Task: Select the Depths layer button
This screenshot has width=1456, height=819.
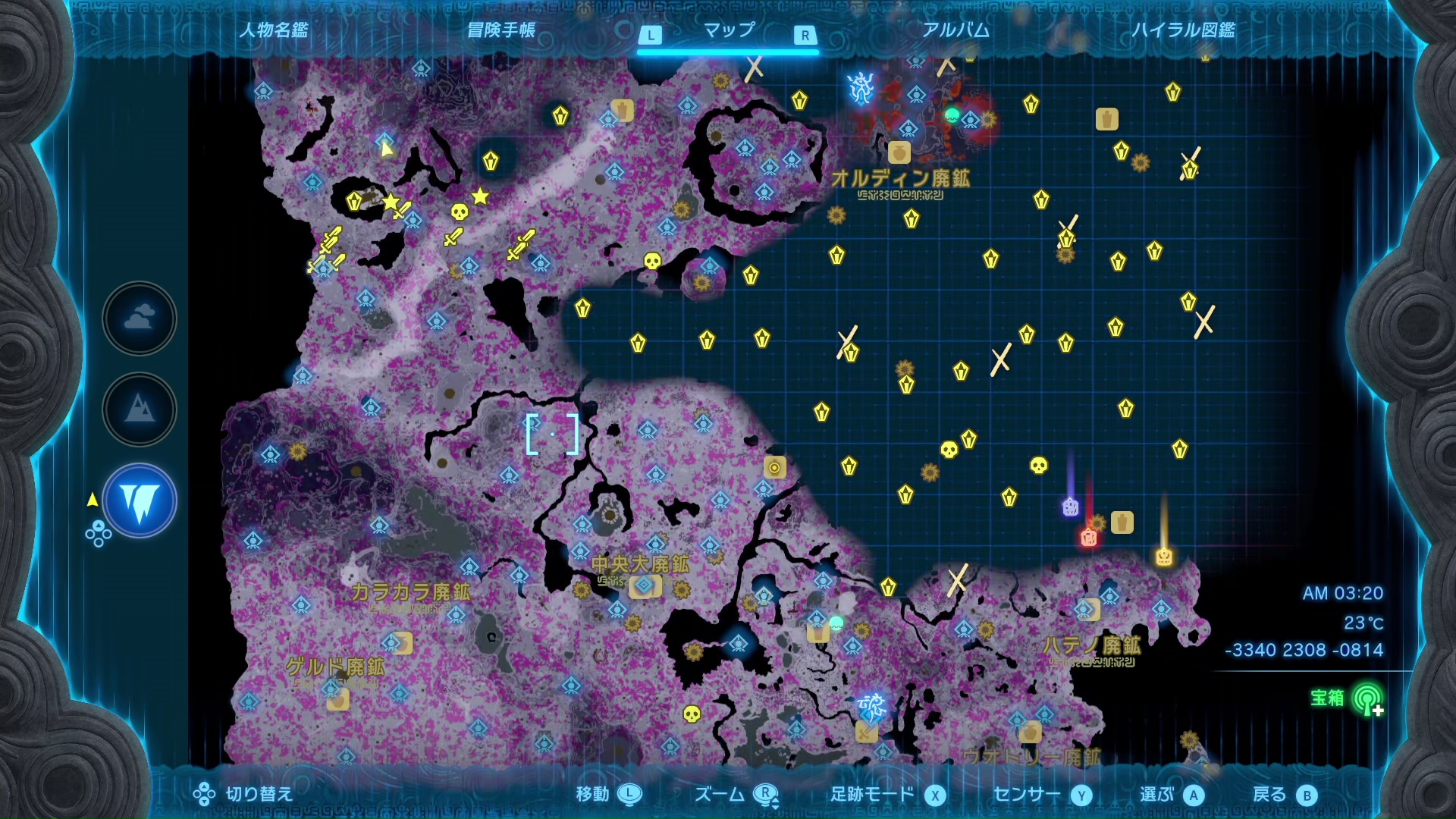Action: pos(140,501)
